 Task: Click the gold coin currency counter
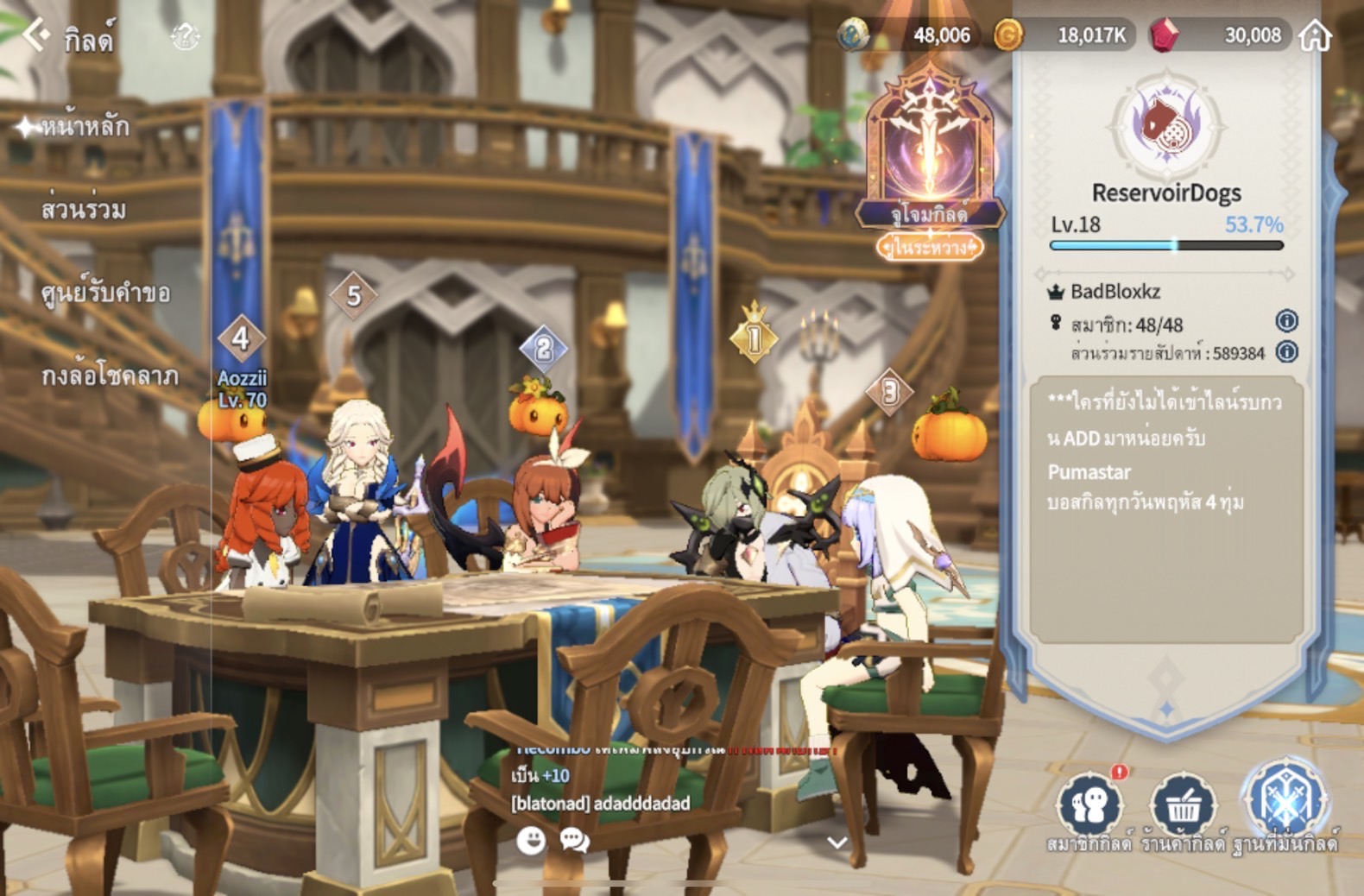point(1064,35)
